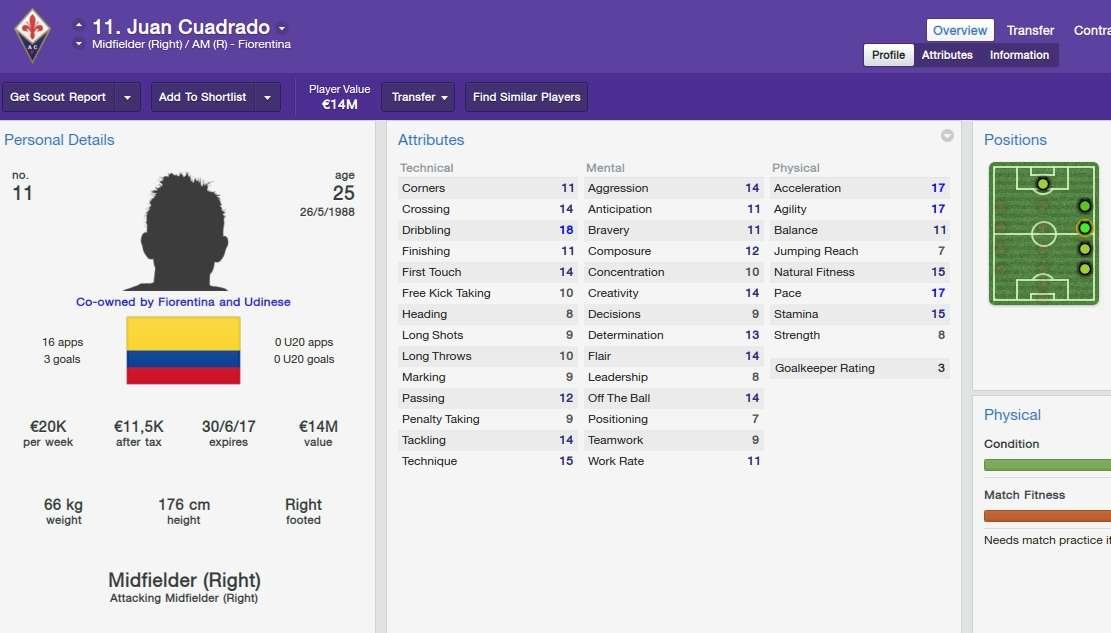Click Find Similar Players
Viewport: 1111px width, 633px height.
tap(526, 97)
